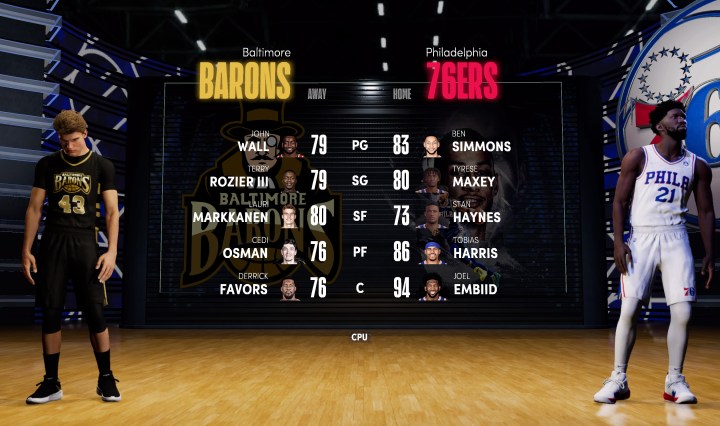Select Stan Haynes at small forward
Image resolution: width=720 pixels, height=426 pixels.
click(478, 218)
